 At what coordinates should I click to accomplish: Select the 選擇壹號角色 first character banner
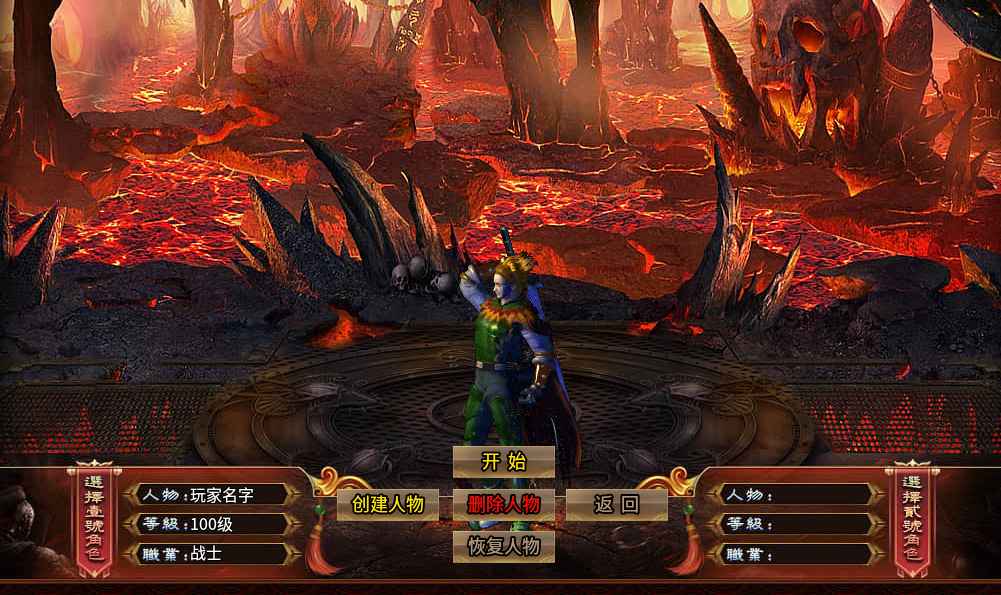pyautogui.click(x=93, y=520)
